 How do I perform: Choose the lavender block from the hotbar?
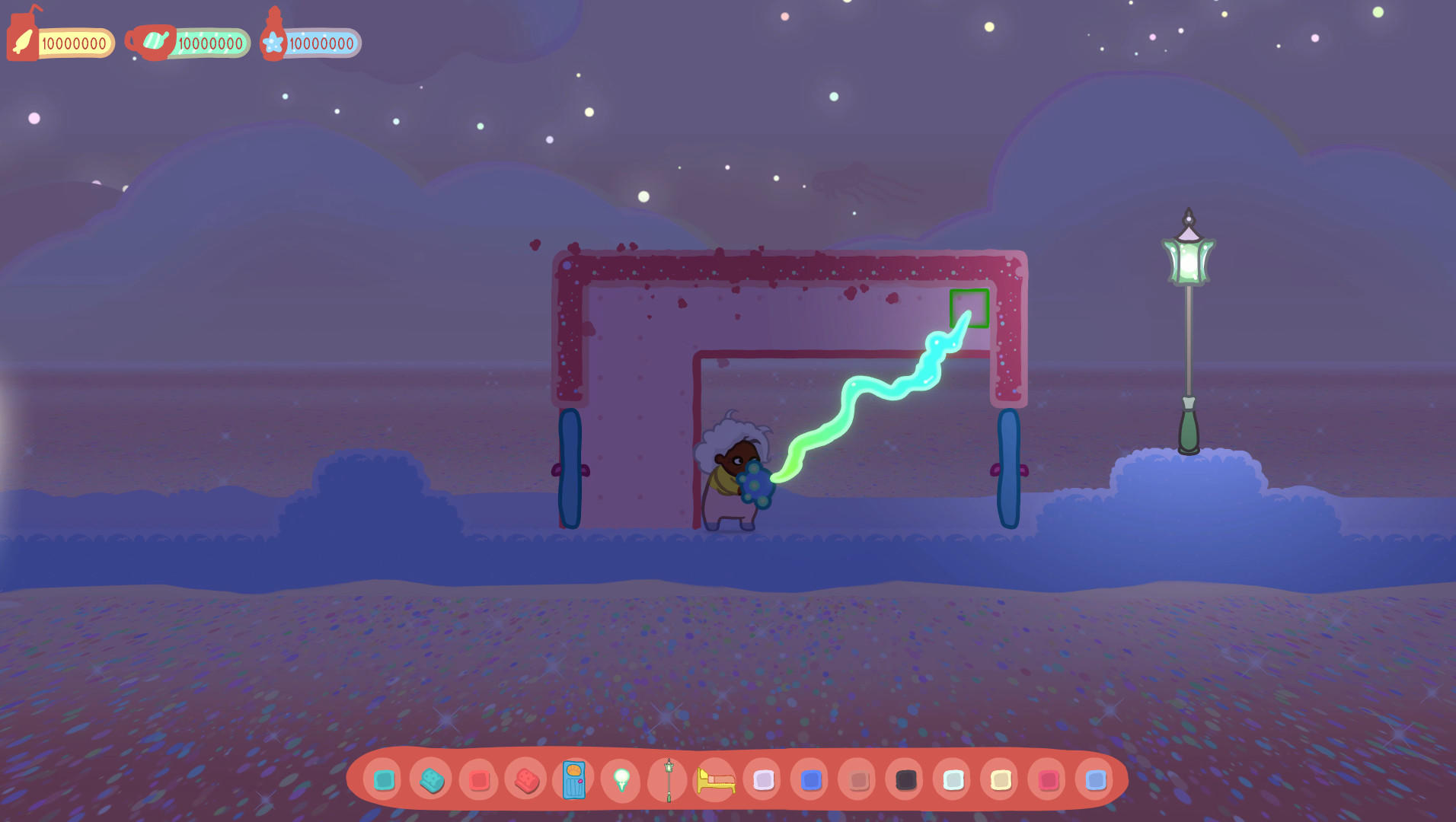tap(763, 780)
